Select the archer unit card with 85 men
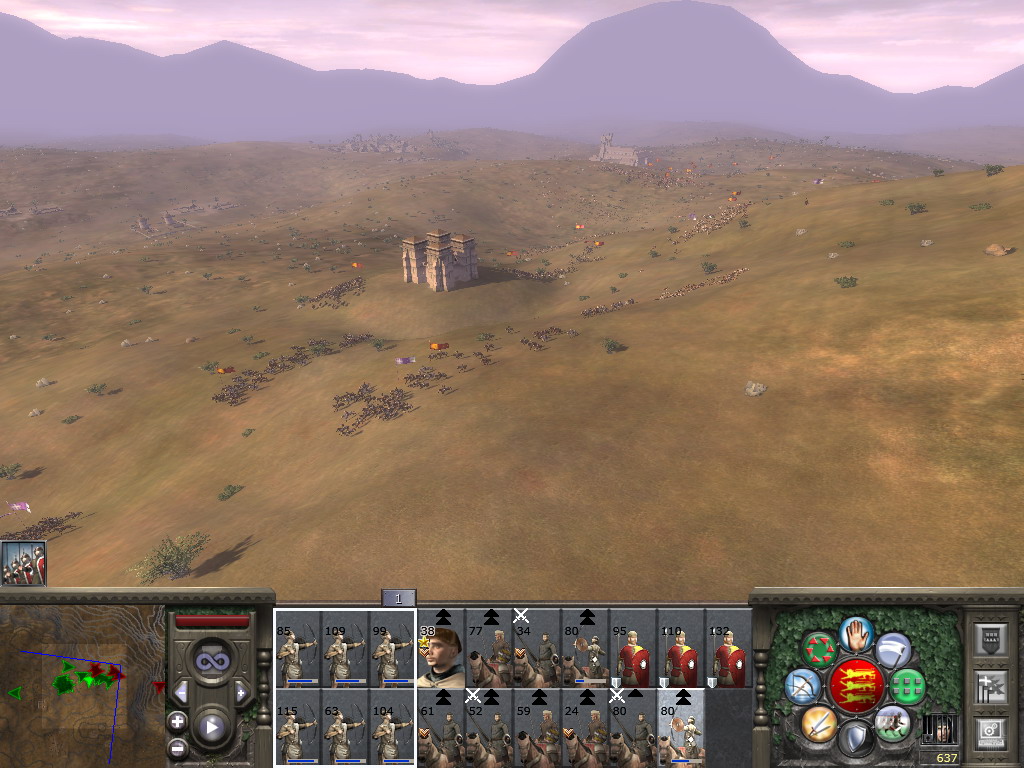 [x=298, y=650]
